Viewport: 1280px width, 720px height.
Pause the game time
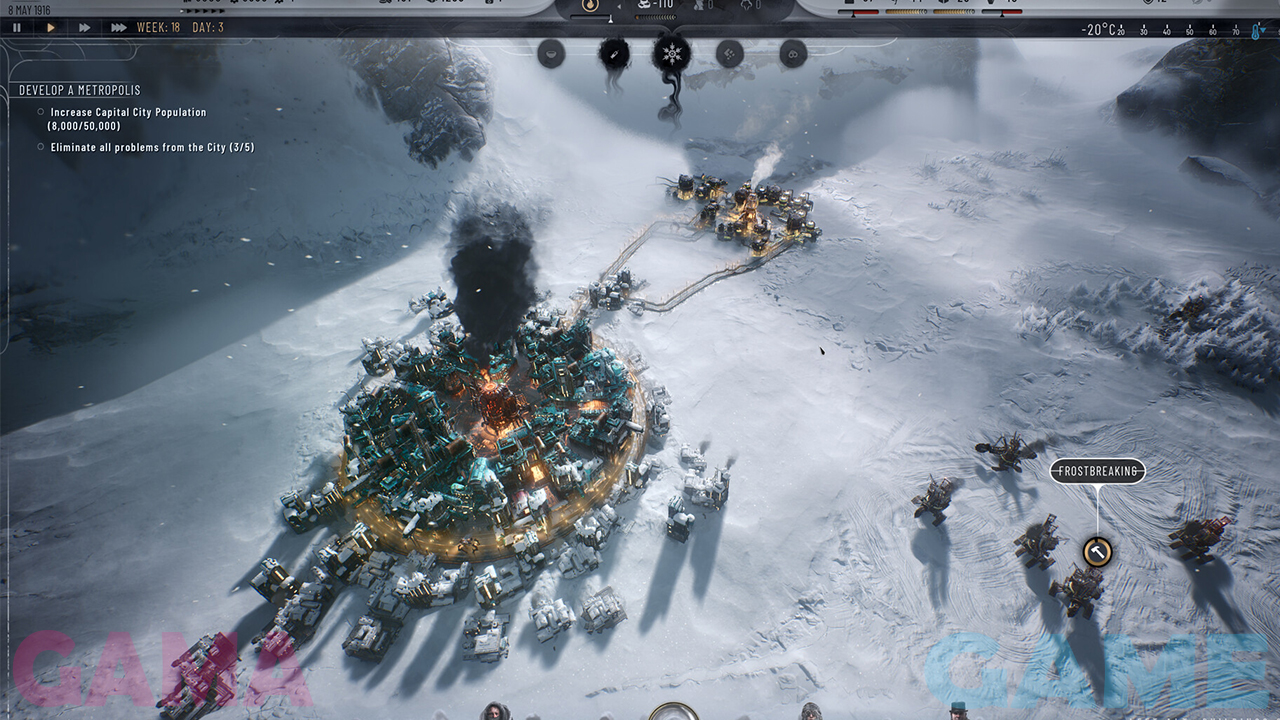(17, 28)
